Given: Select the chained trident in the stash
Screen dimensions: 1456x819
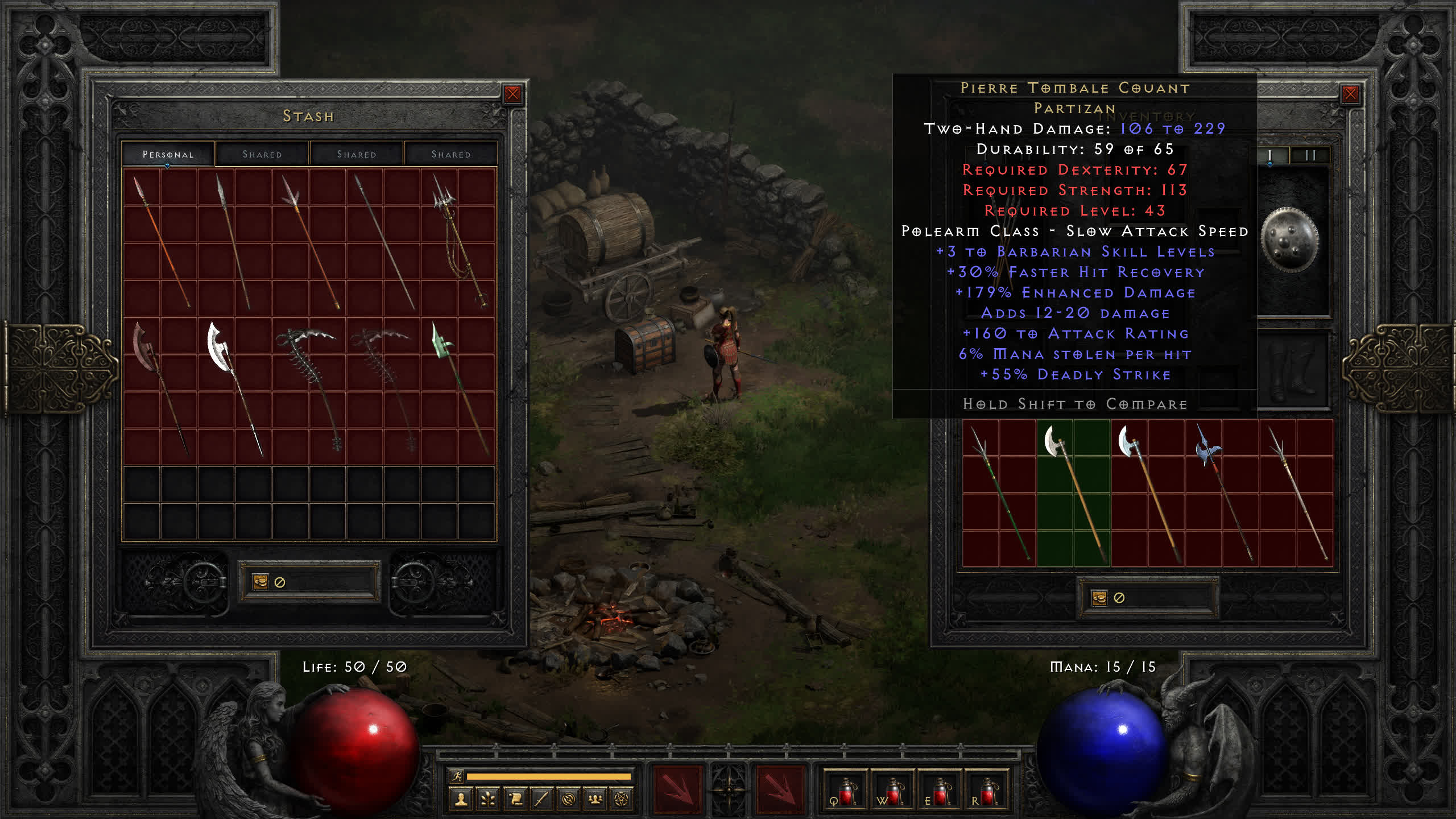Looking at the screenshot, I should pos(458,242).
